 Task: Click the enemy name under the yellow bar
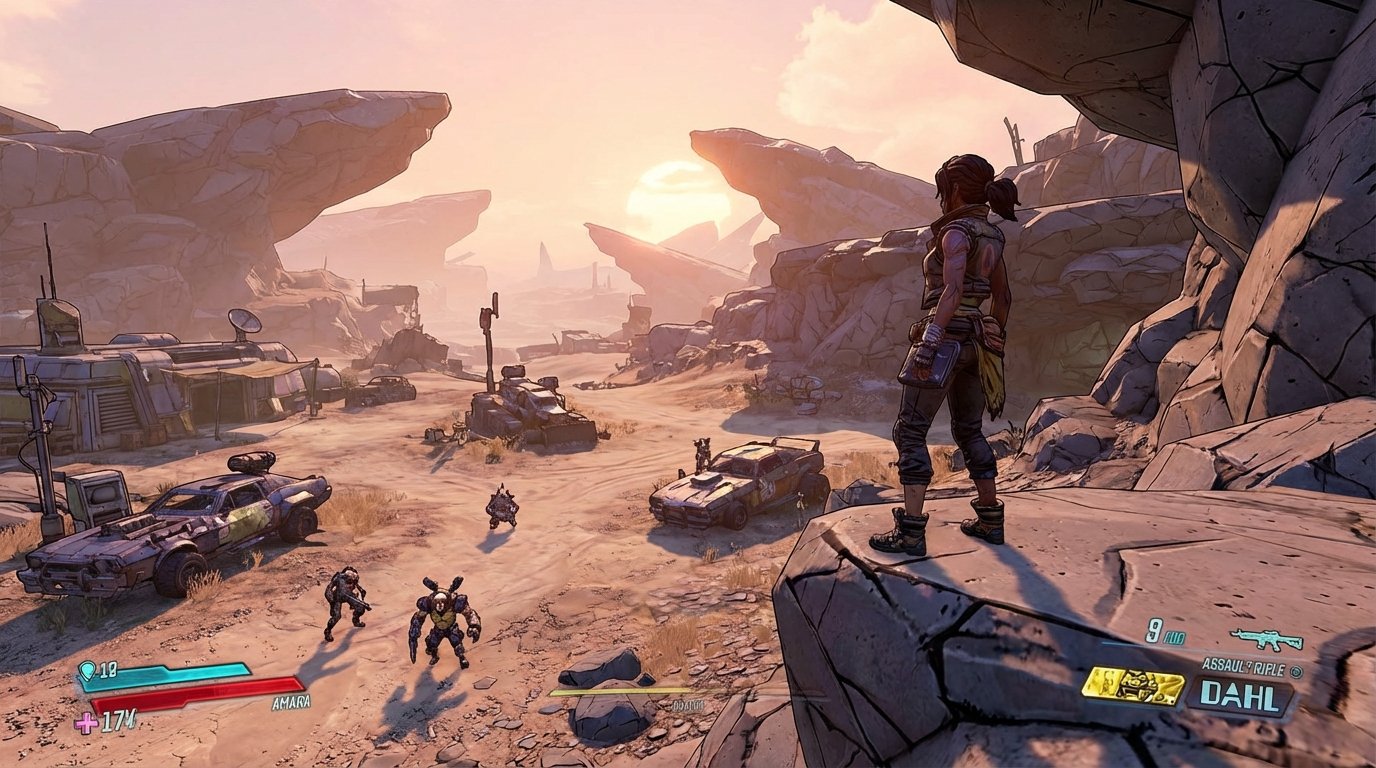click(687, 706)
